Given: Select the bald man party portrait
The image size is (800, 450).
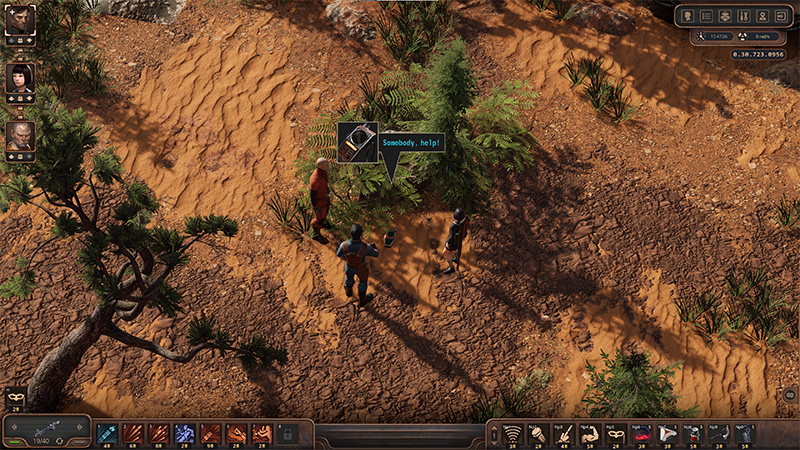Looking at the screenshot, I should [20, 135].
